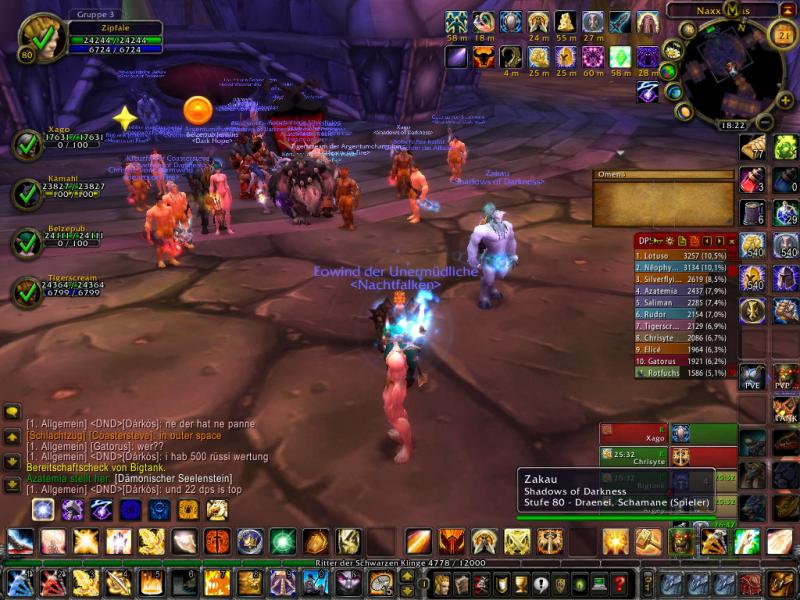Select Xago's party portrait
800x600 pixels.
pyautogui.click(x=27, y=146)
